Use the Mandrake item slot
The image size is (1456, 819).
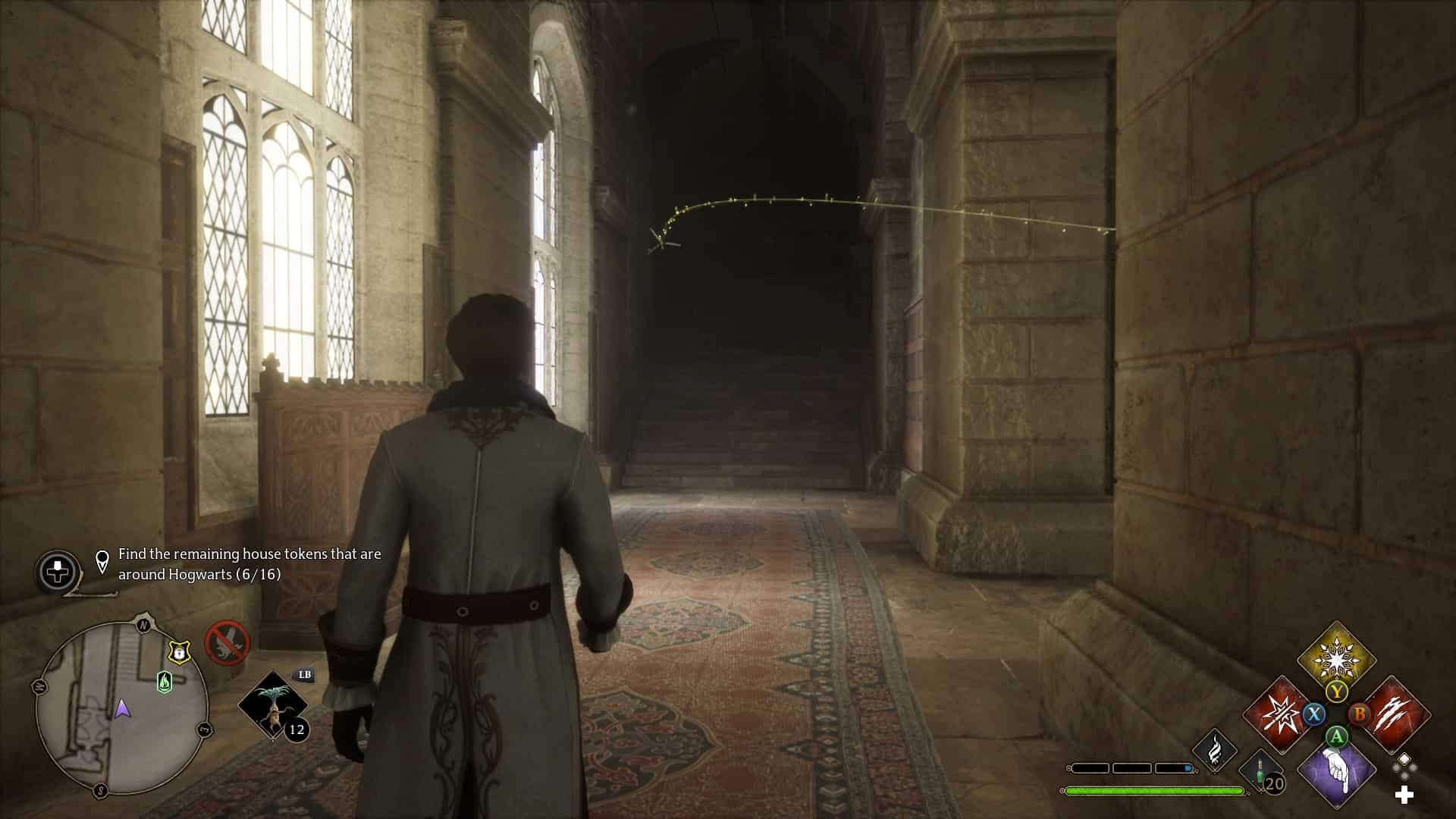273,705
